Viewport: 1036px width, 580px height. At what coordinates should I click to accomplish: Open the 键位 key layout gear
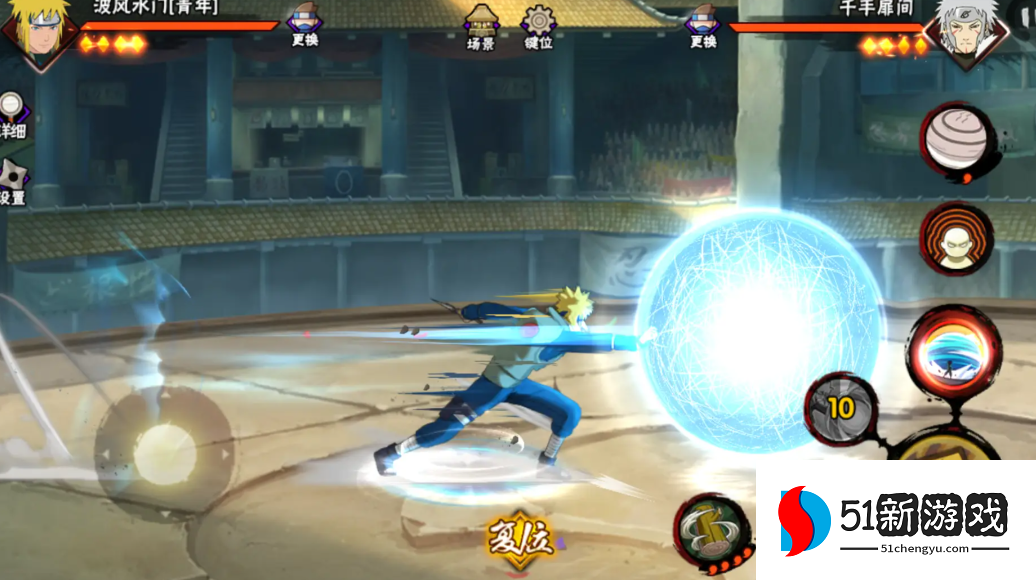click(x=539, y=26)
